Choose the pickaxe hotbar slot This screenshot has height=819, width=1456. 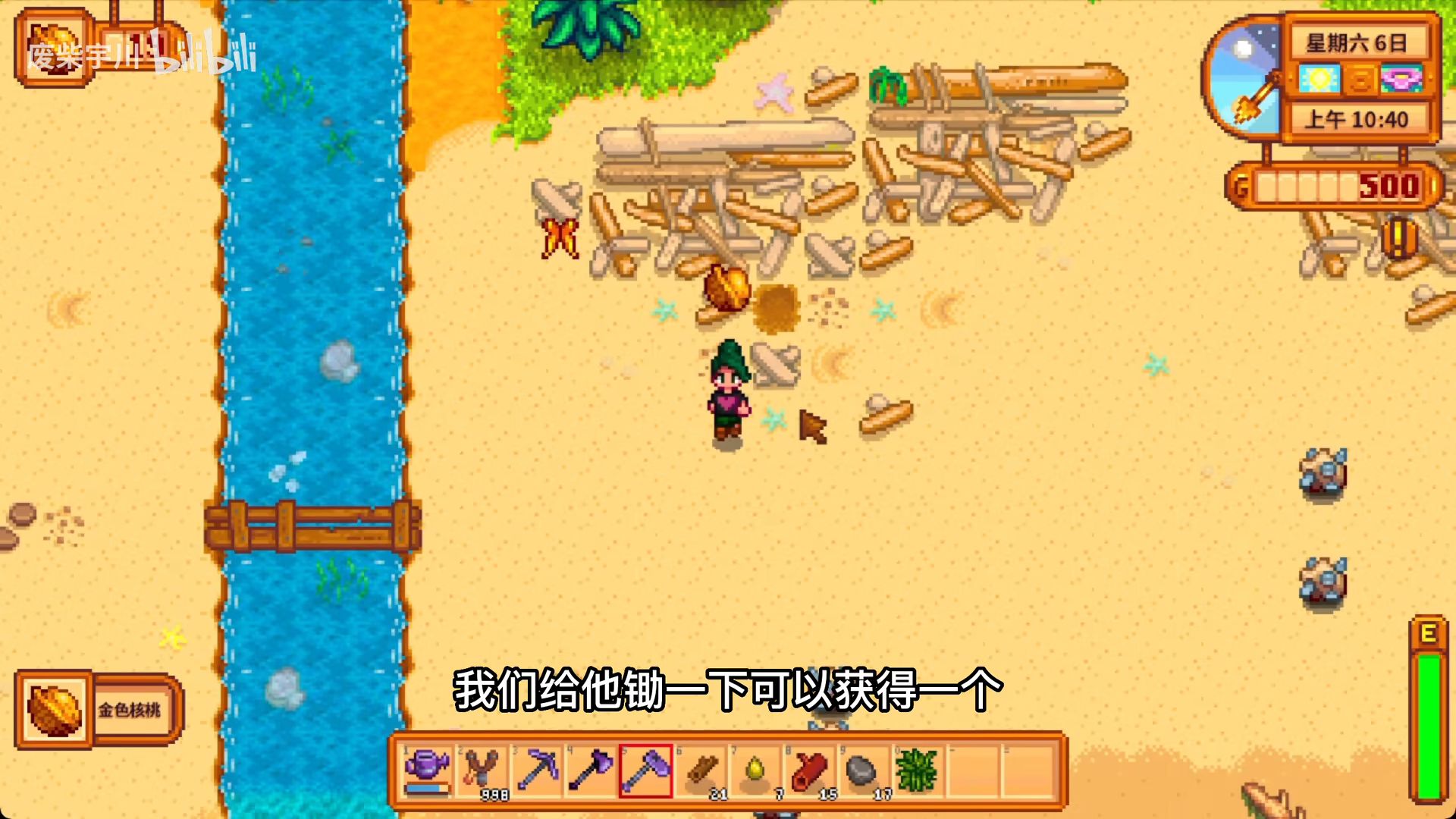[537, 770]
